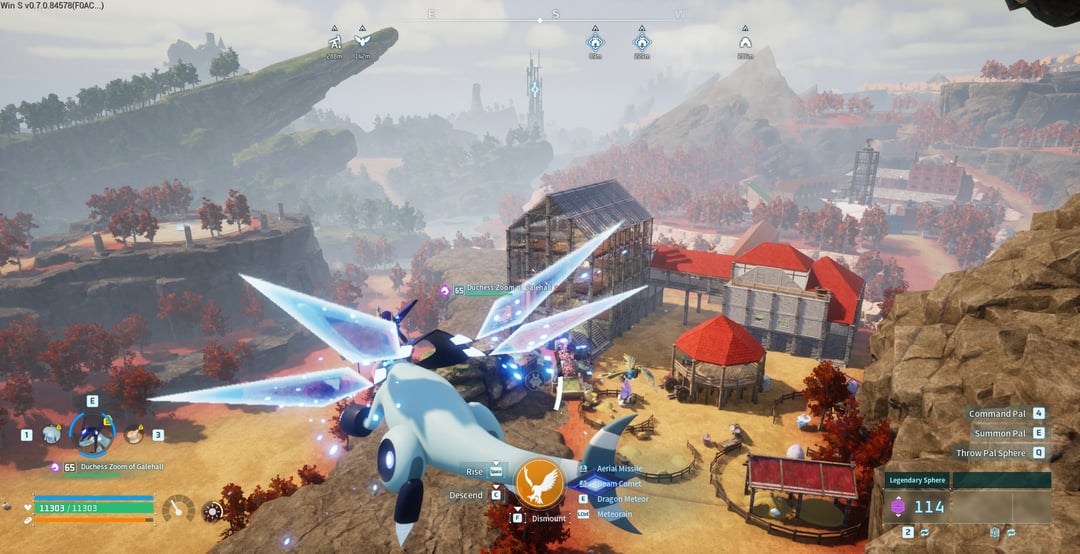Click the oil pump compass marker
The height and width of the screenshot is (554, 1080).
[335, 43]
